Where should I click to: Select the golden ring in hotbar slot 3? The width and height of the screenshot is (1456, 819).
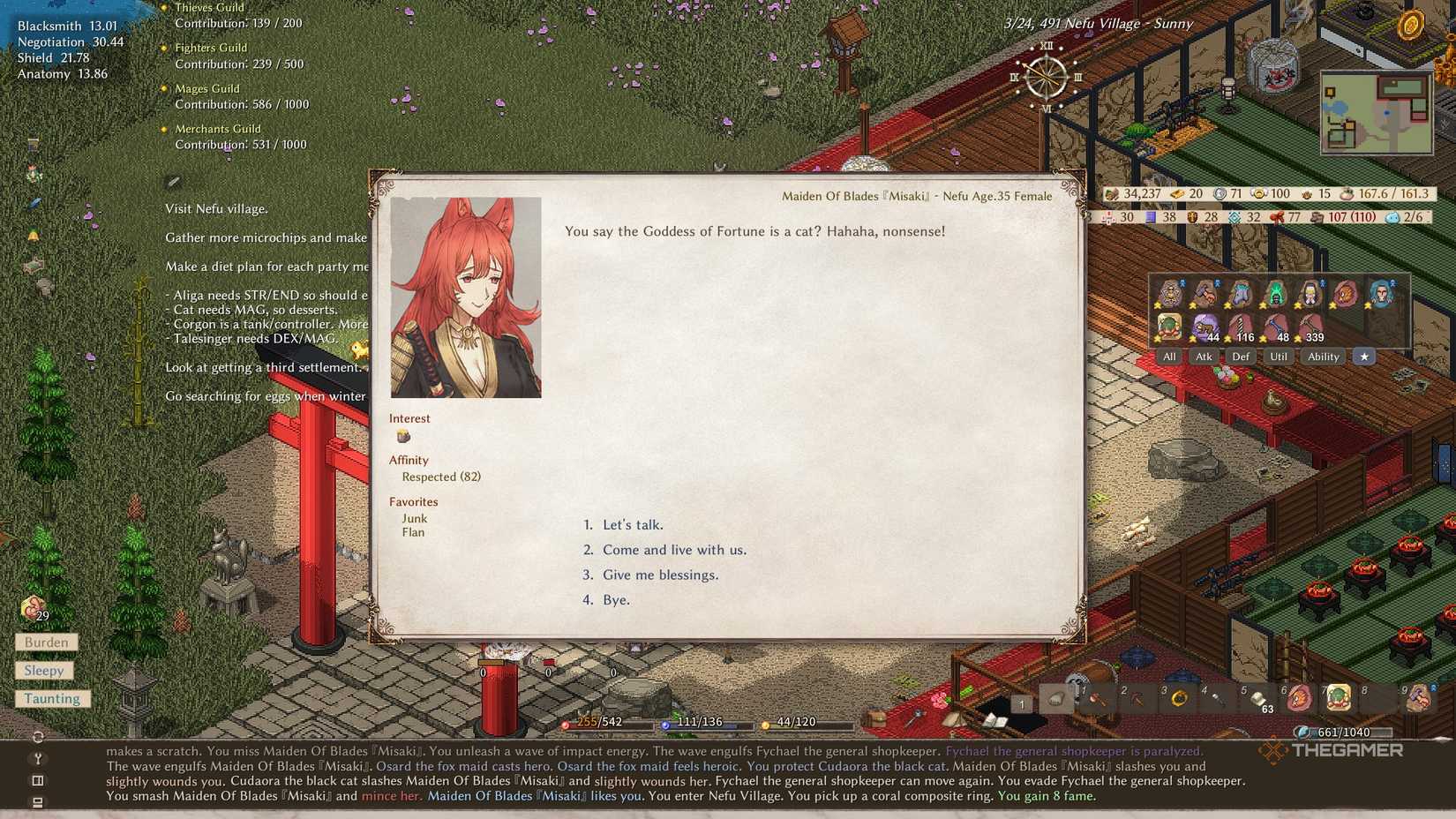click(1181, 699)
